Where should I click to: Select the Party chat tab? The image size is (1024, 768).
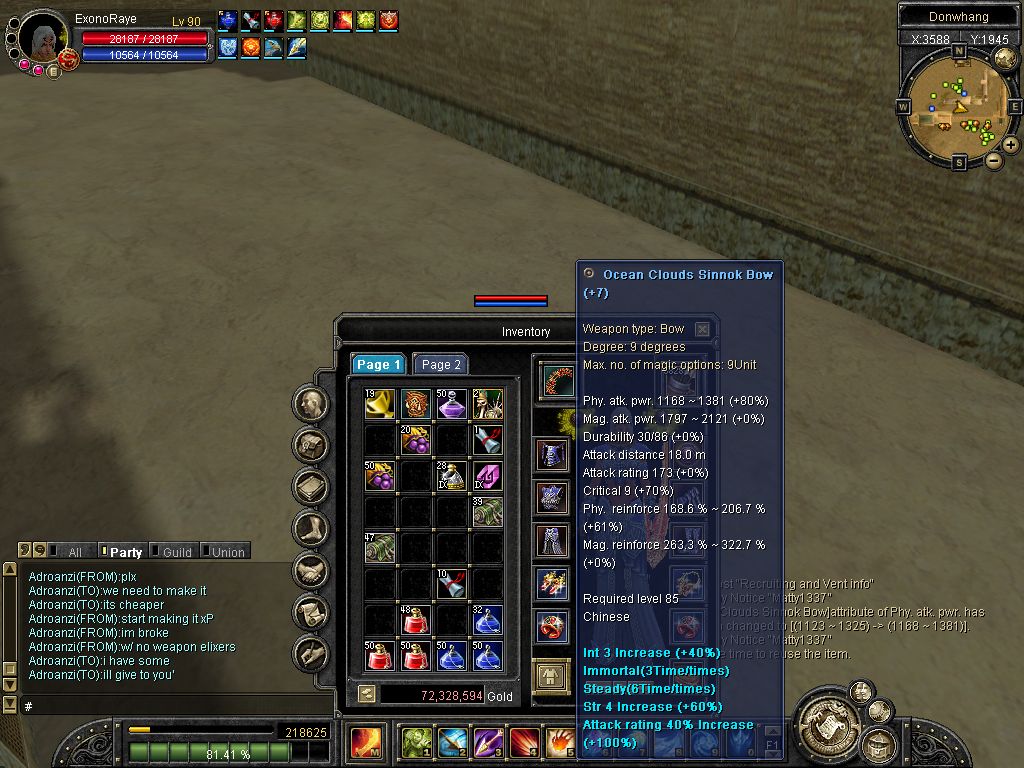(x=124, y=552)
